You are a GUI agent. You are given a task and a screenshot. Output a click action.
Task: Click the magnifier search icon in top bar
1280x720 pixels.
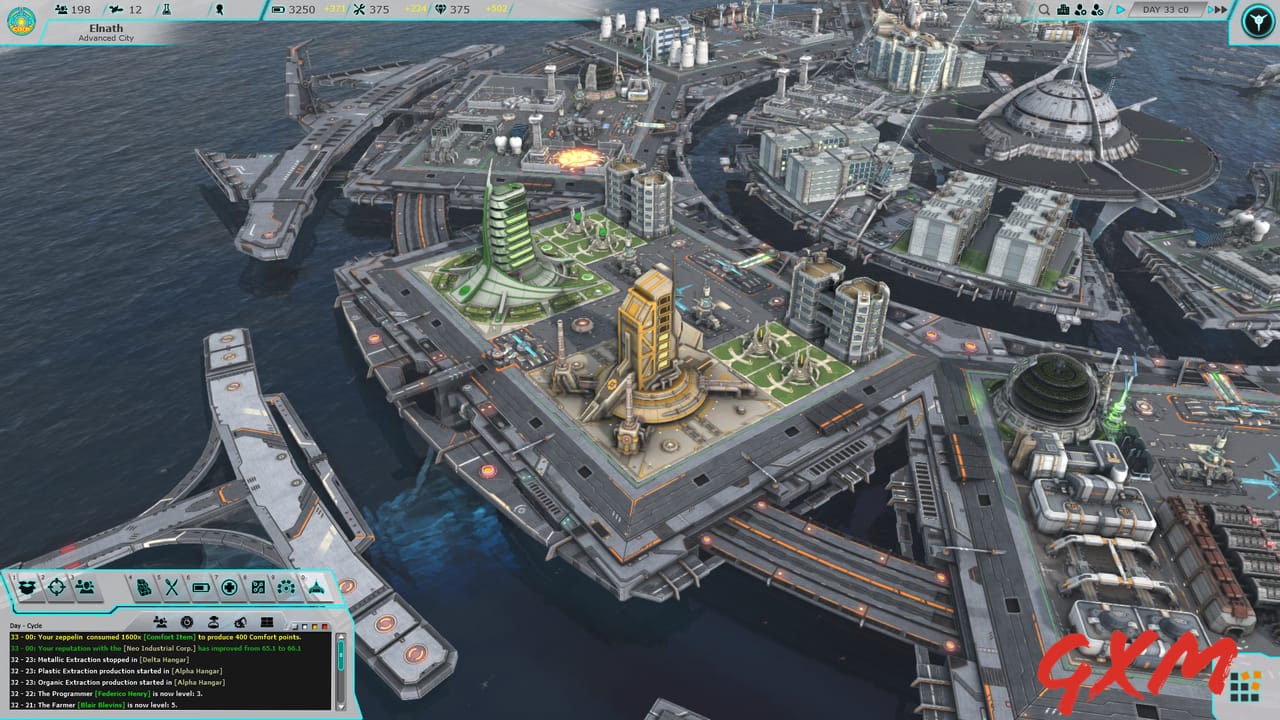(1044, 9)
